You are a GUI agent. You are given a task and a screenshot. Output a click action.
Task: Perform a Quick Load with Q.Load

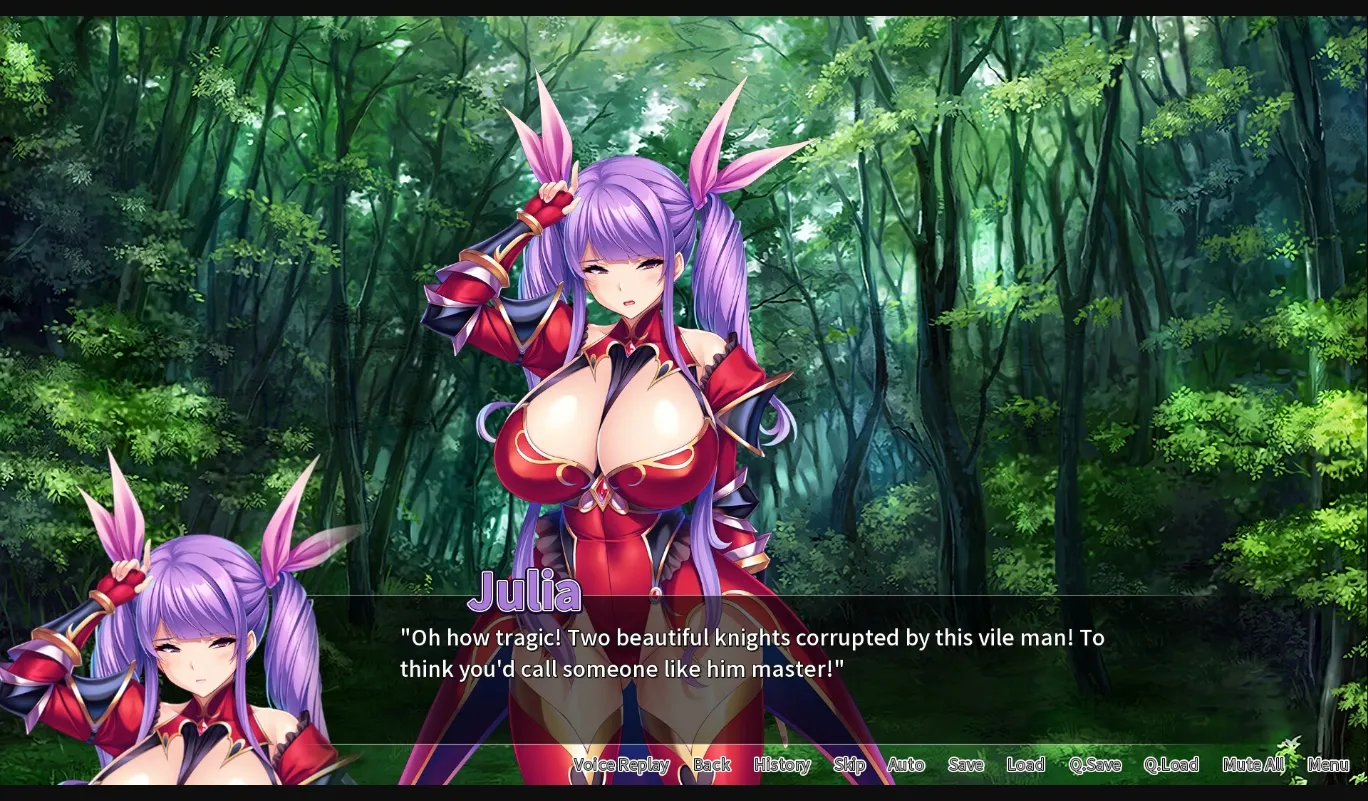(x=1171, y=764)
